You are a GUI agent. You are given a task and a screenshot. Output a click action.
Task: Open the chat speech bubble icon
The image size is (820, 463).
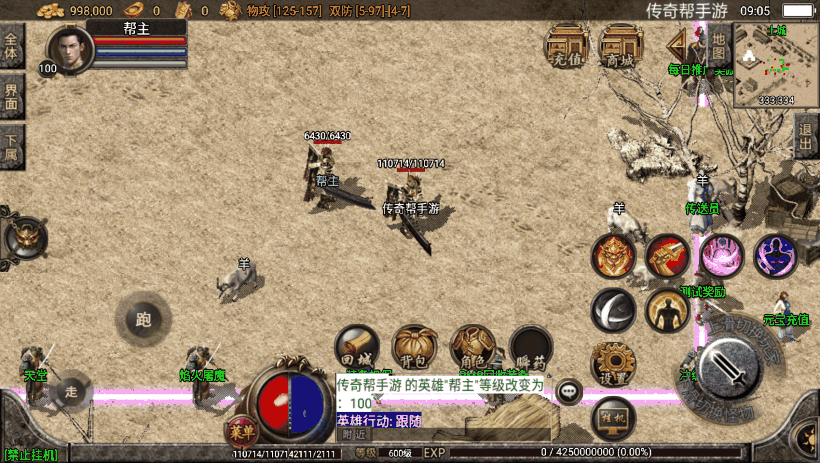point(570,391)
